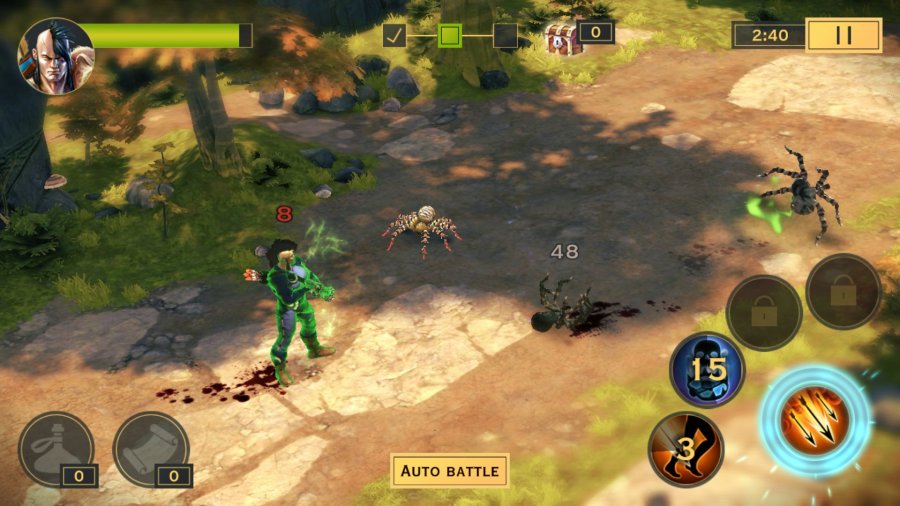The width and height of the screenshot is (900, 506).
Task: Tap the hero portrait
Action: point(56,56)
